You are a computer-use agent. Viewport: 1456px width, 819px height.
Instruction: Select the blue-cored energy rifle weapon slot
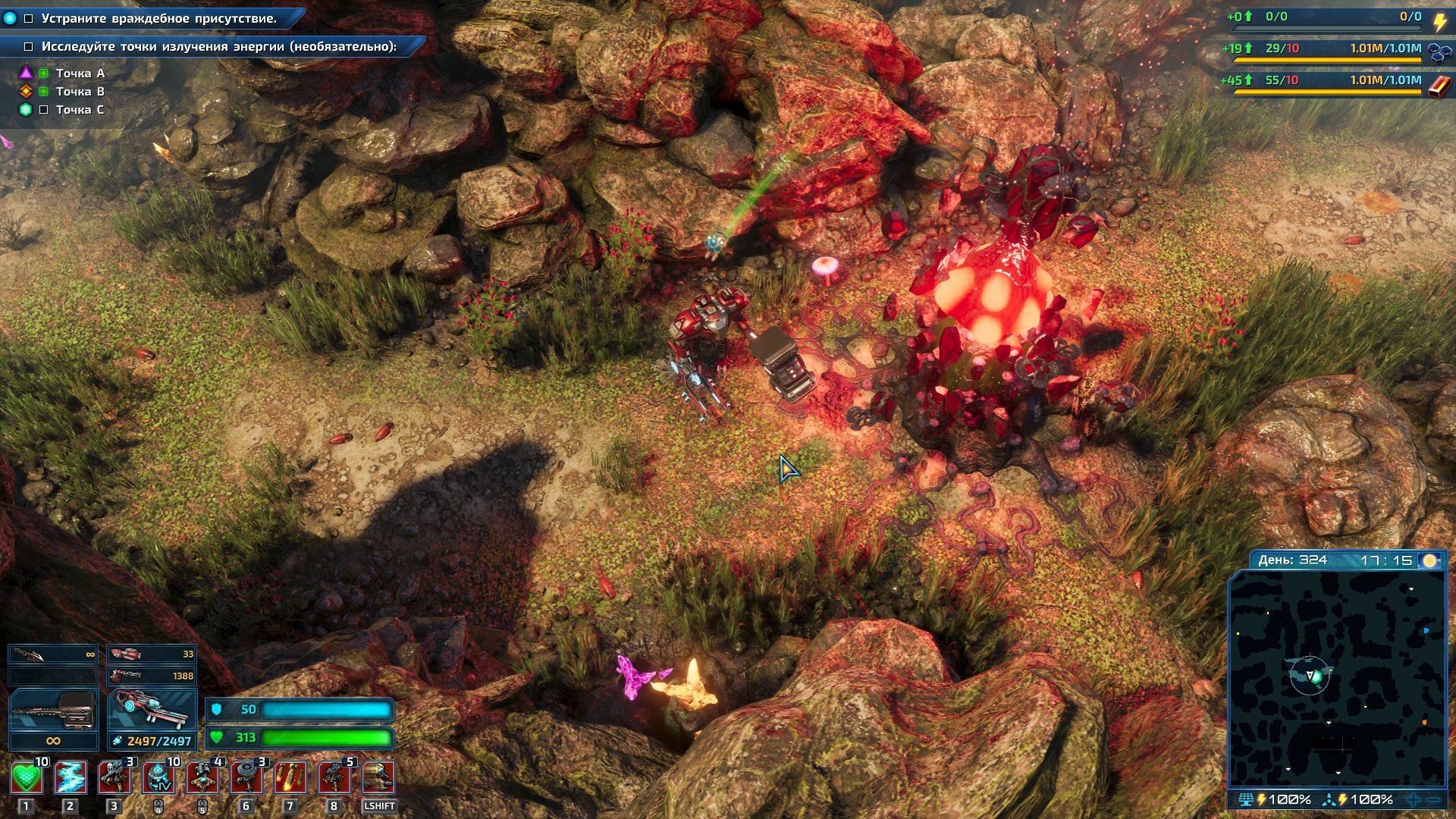152,711
